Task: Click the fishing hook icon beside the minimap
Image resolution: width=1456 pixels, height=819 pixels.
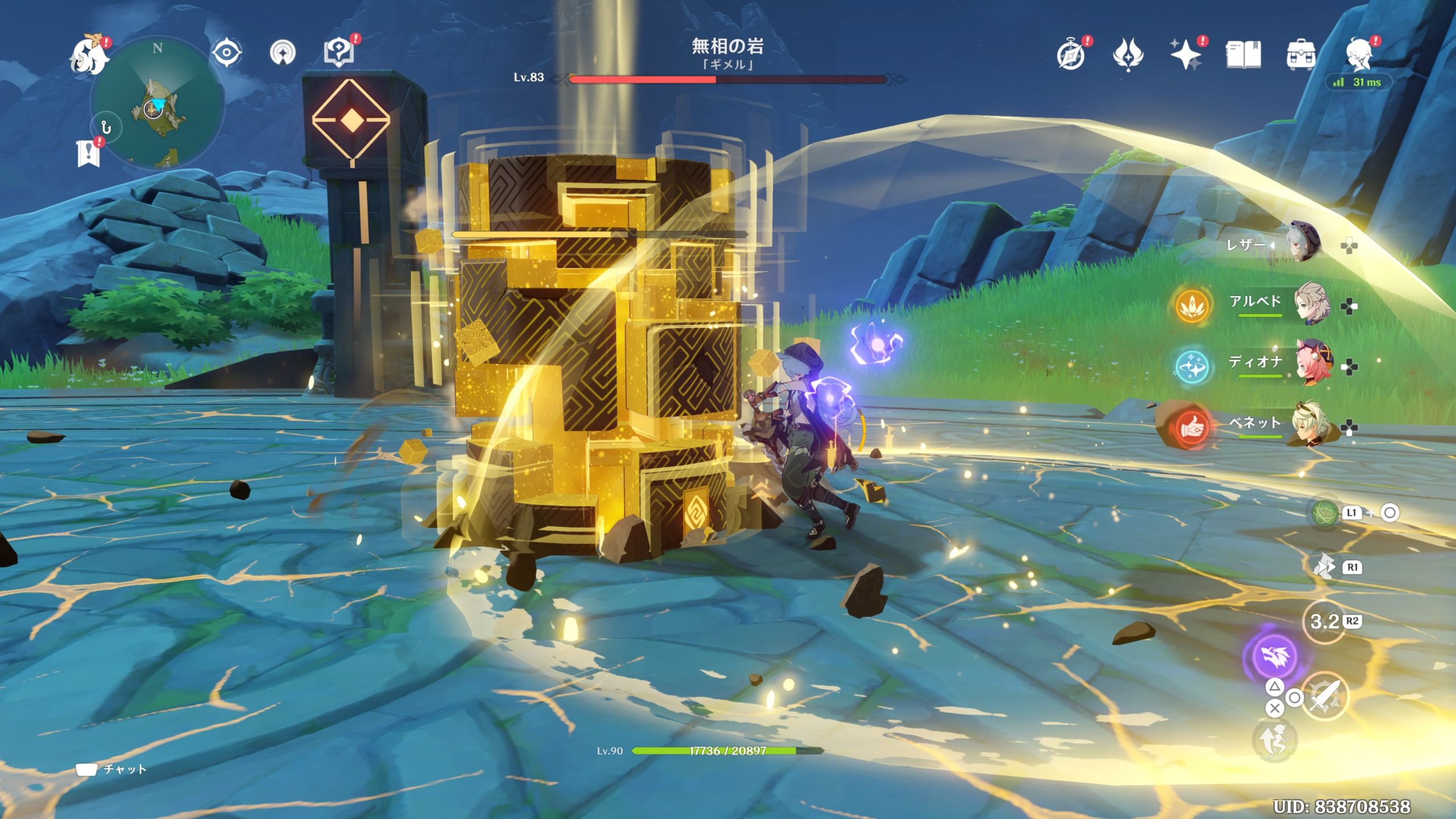Action: [106, 128]
